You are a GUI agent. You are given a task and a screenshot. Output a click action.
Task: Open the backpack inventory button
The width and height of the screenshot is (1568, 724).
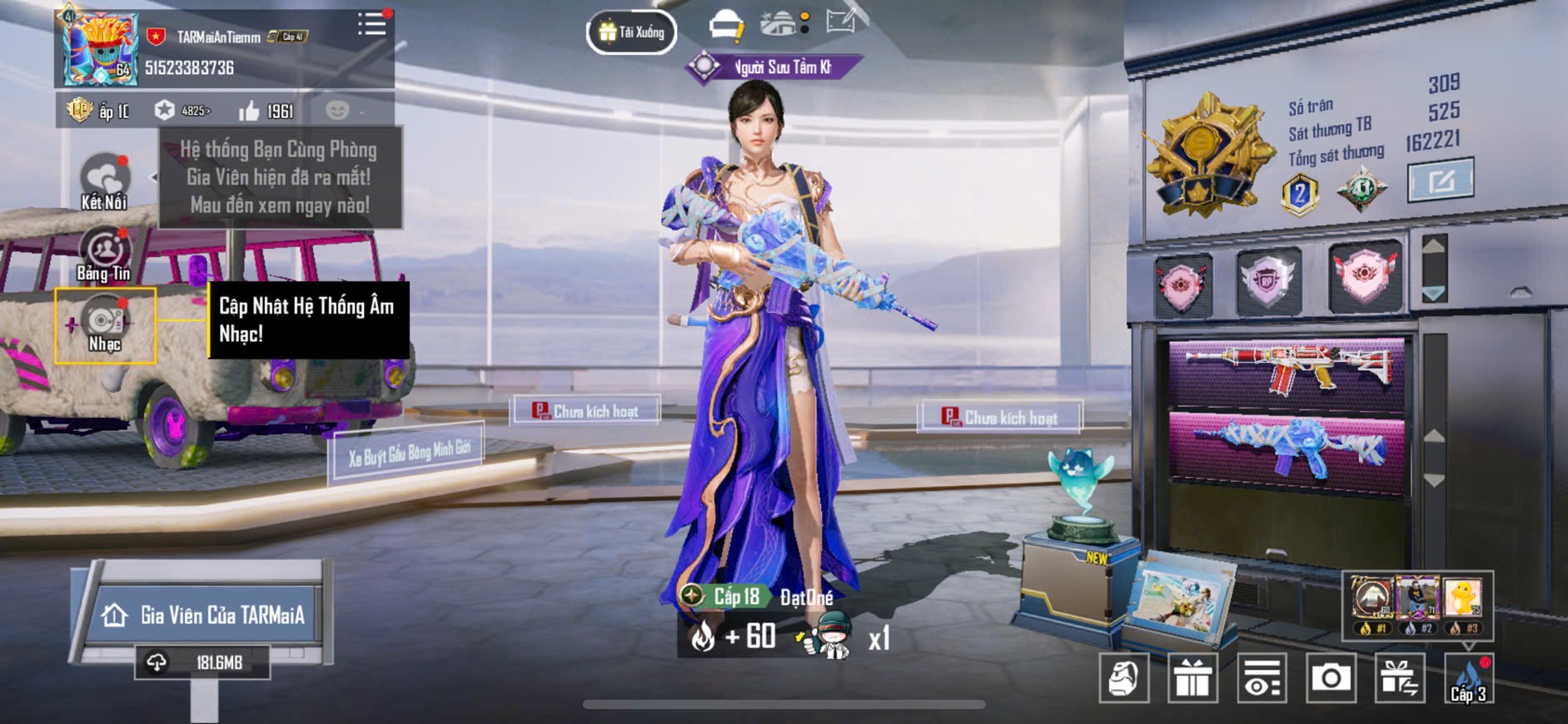(1124, 678)
